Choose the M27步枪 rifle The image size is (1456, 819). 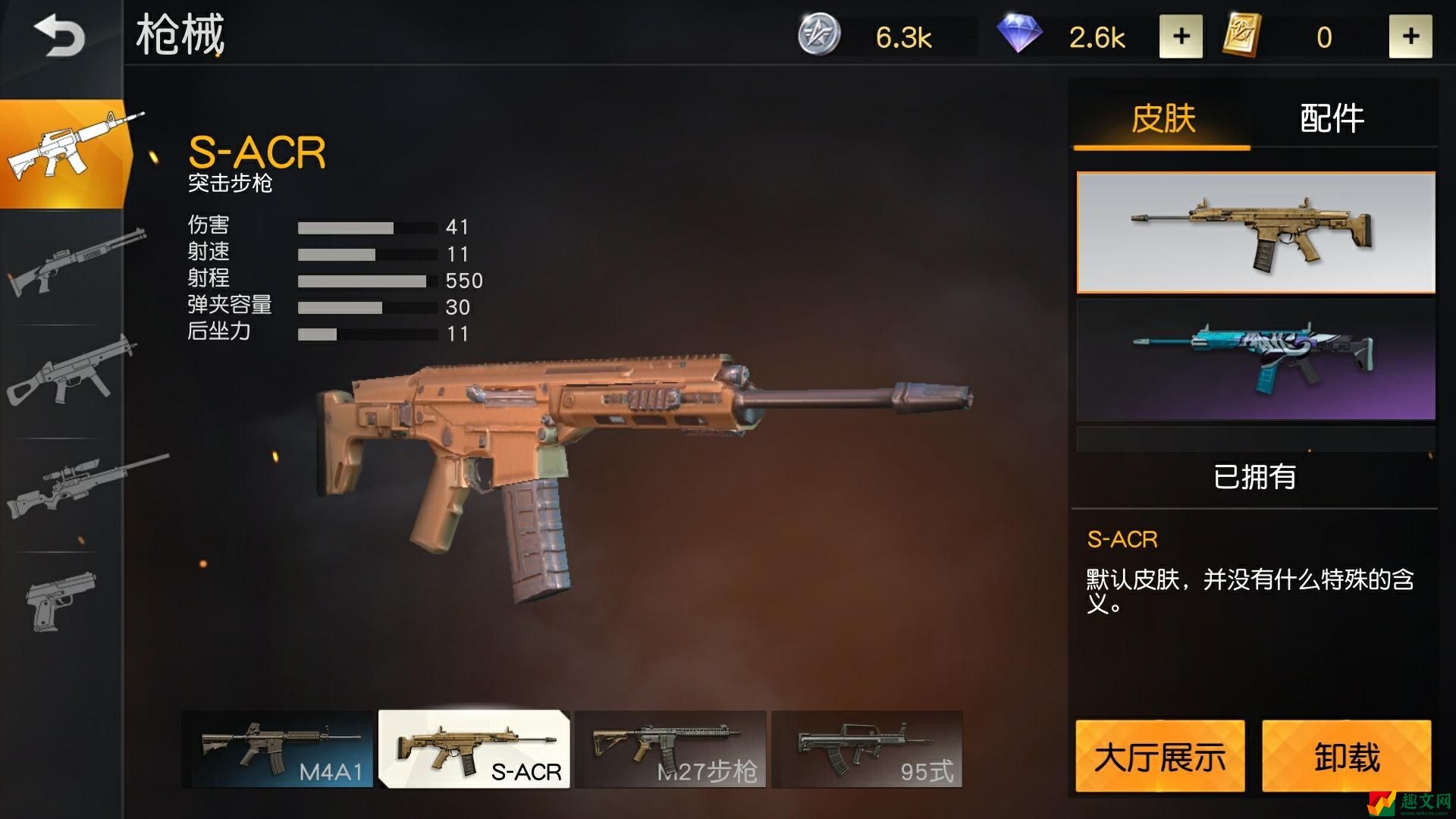(670, 749)
